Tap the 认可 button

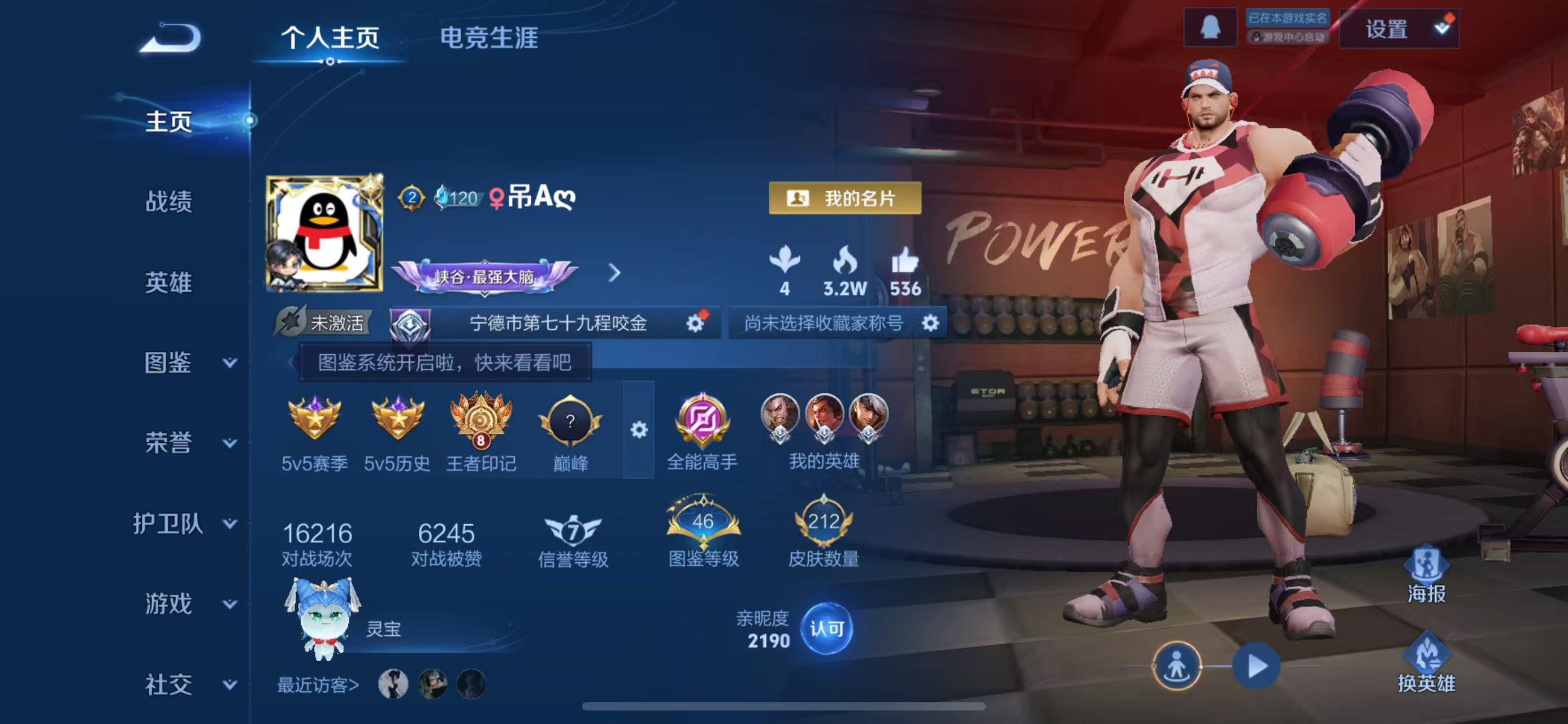(x=826, y=628)
